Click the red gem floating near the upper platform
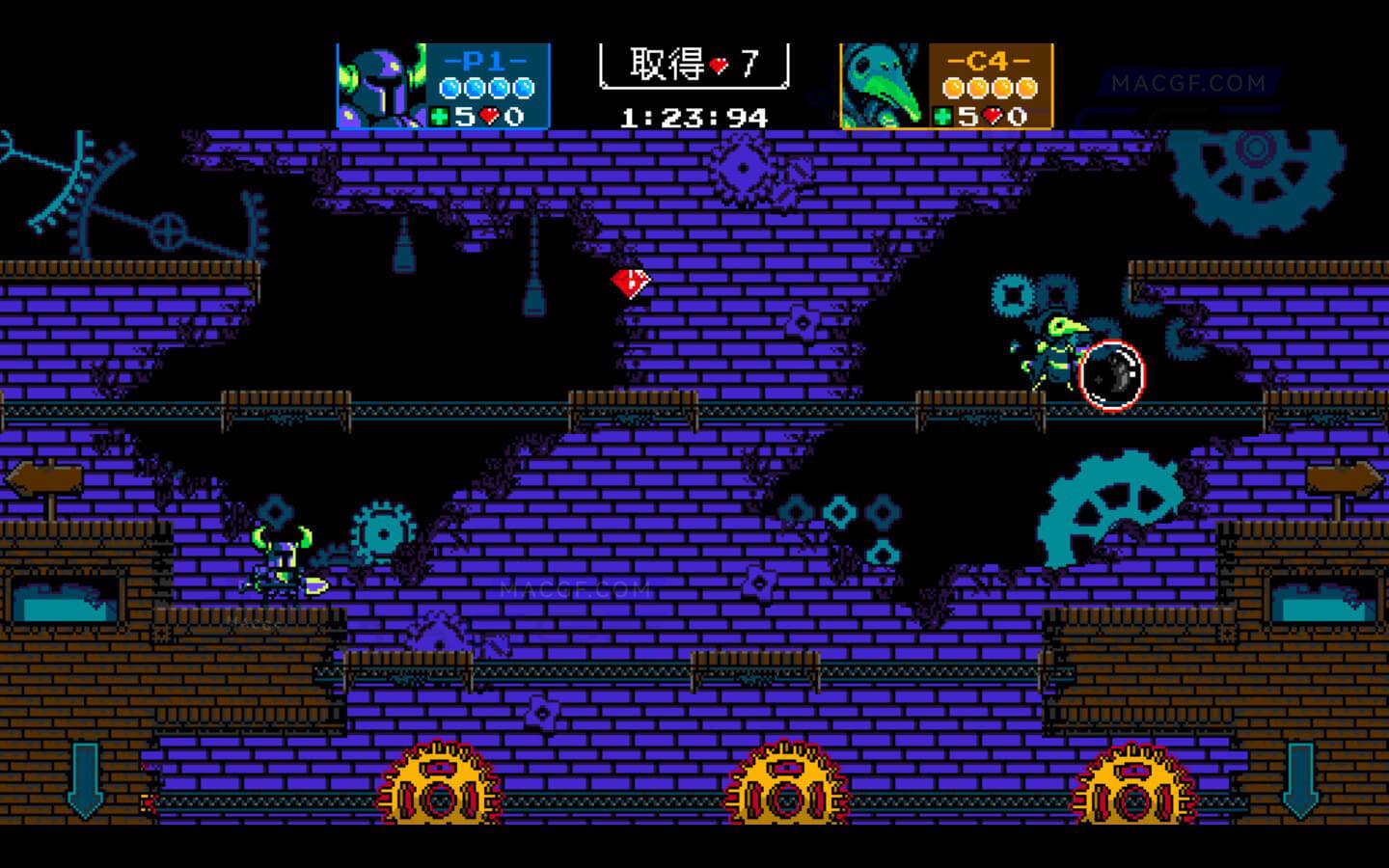 [629, 284]
